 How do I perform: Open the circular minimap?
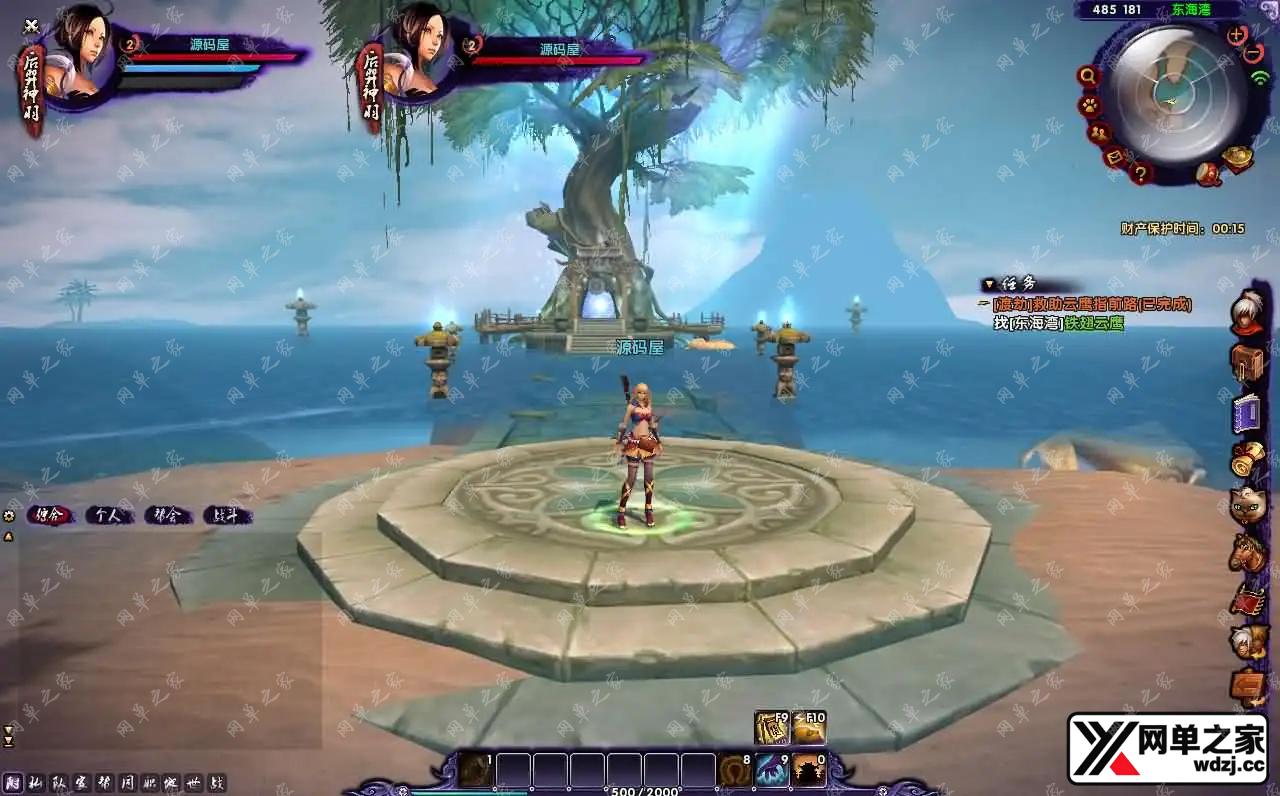(x=1174, y=94)
